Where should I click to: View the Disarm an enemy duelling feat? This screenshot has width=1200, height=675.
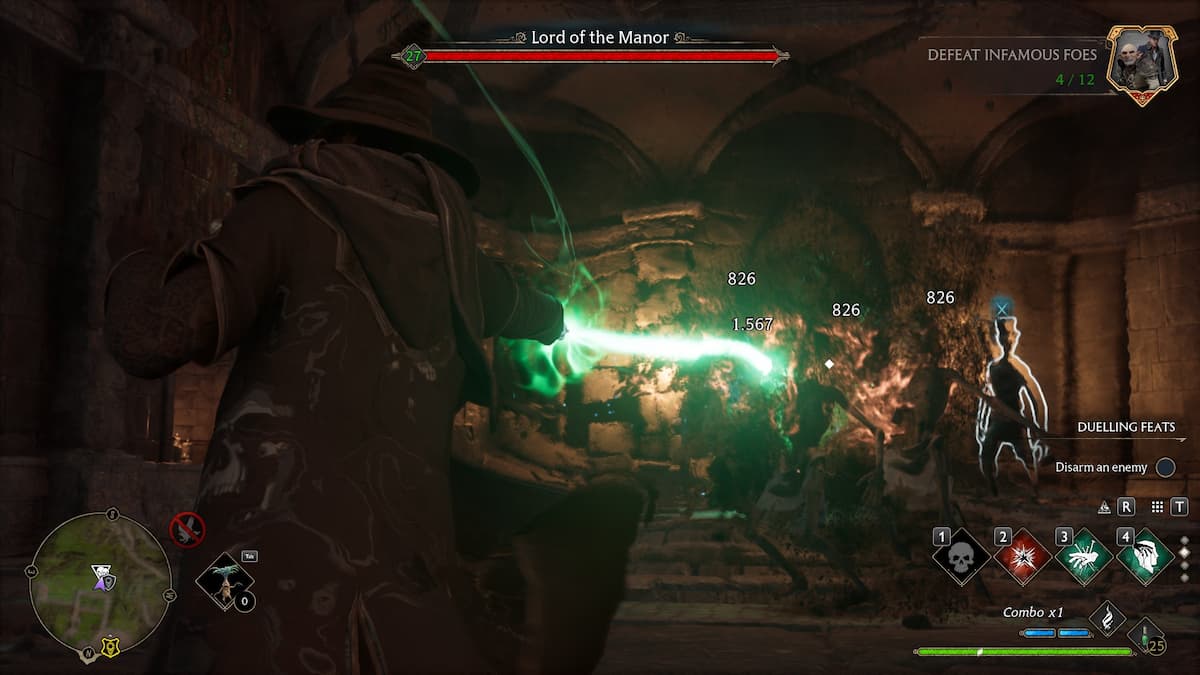point(1108,467)
